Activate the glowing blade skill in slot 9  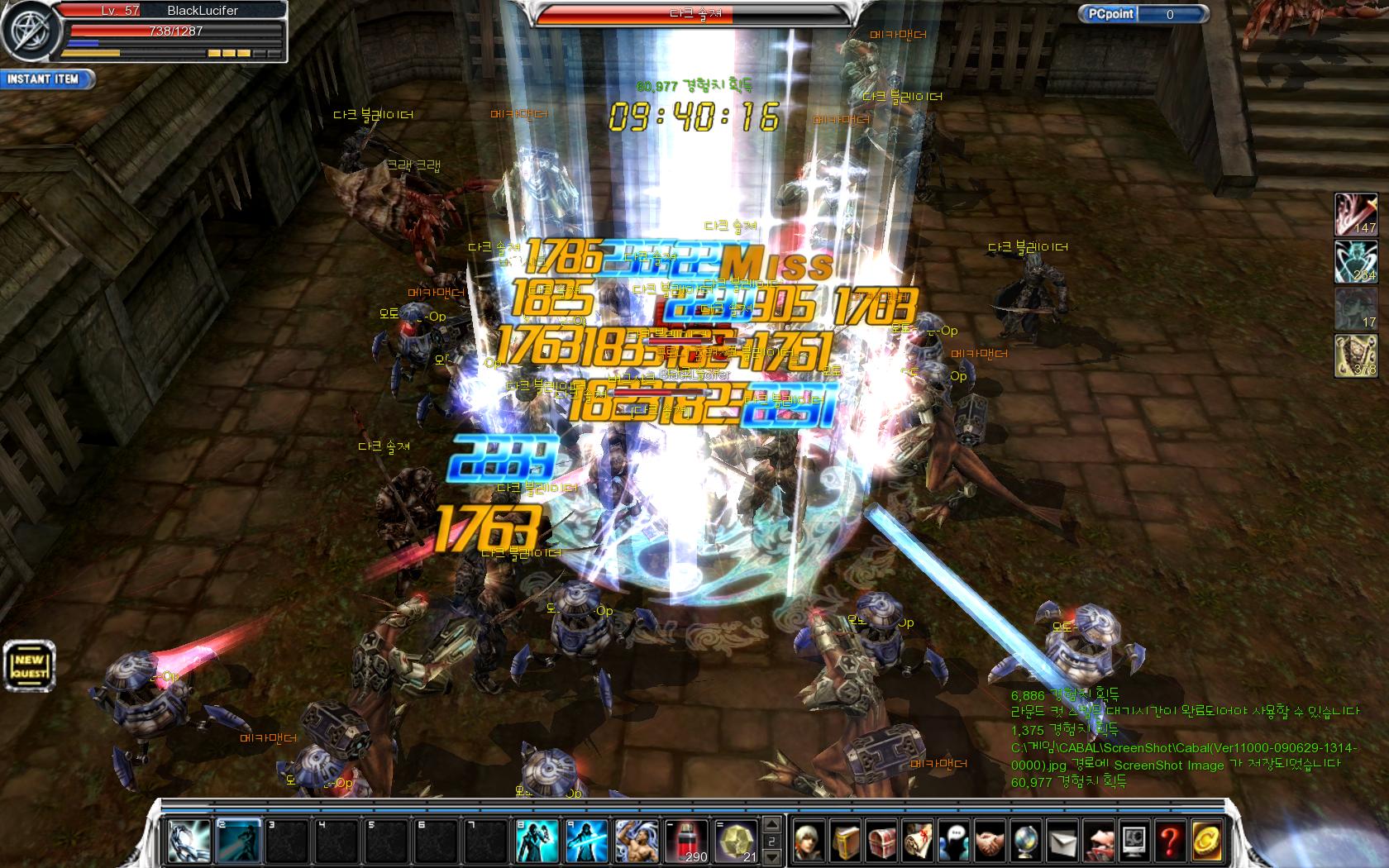[x=586, y=842]
